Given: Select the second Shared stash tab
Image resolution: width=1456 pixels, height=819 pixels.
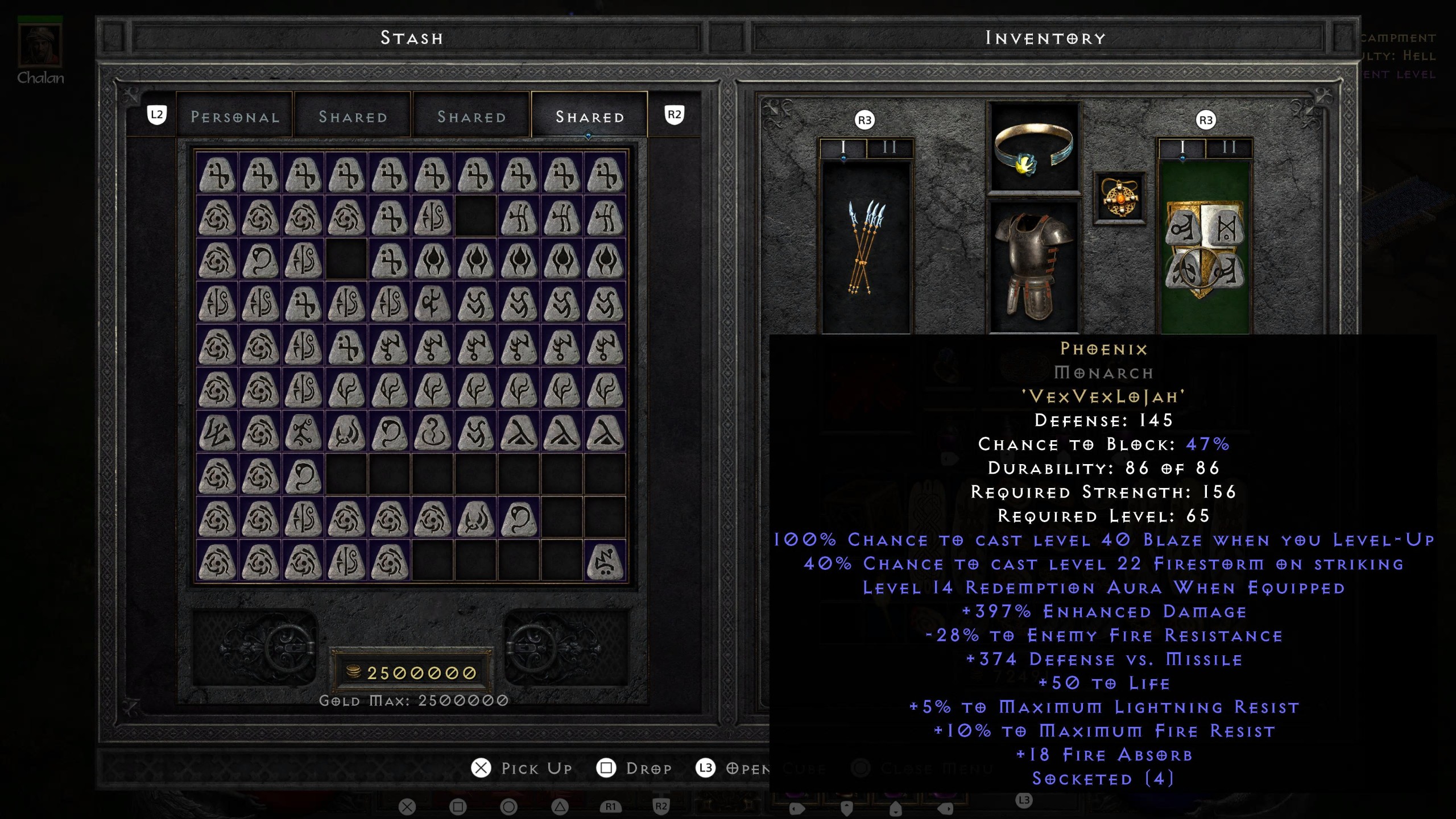Looking at the screenshot, I should coord(471,117).
